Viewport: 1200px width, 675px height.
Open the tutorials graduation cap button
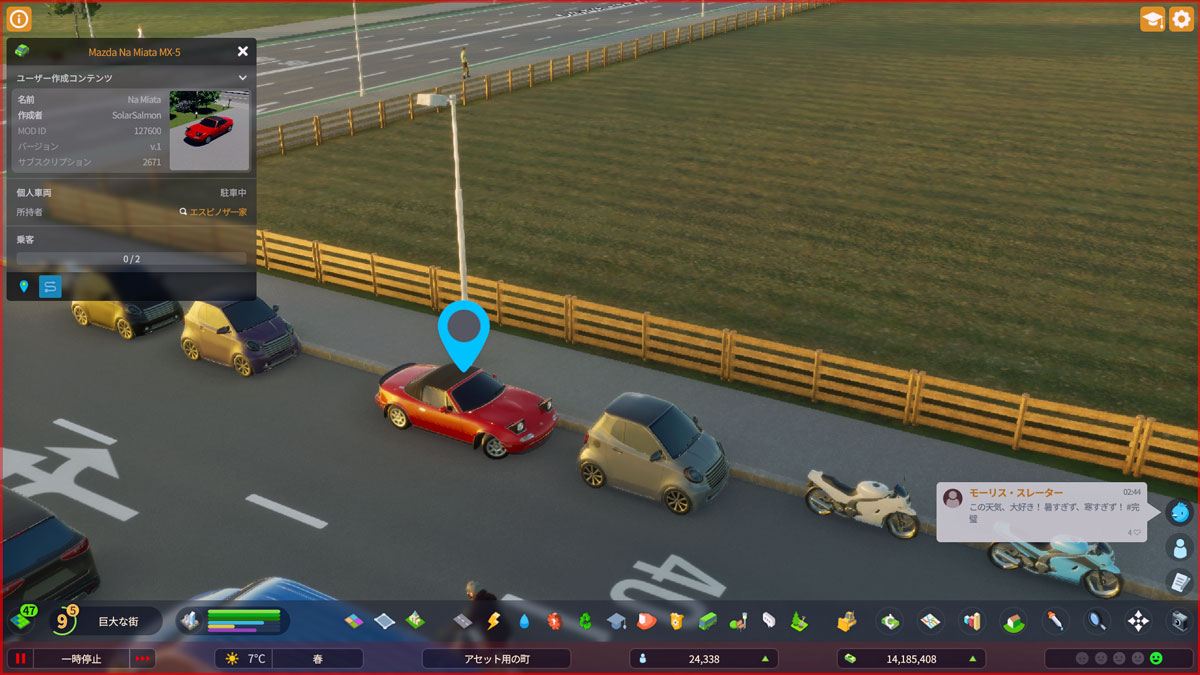tap(1152, 19)
